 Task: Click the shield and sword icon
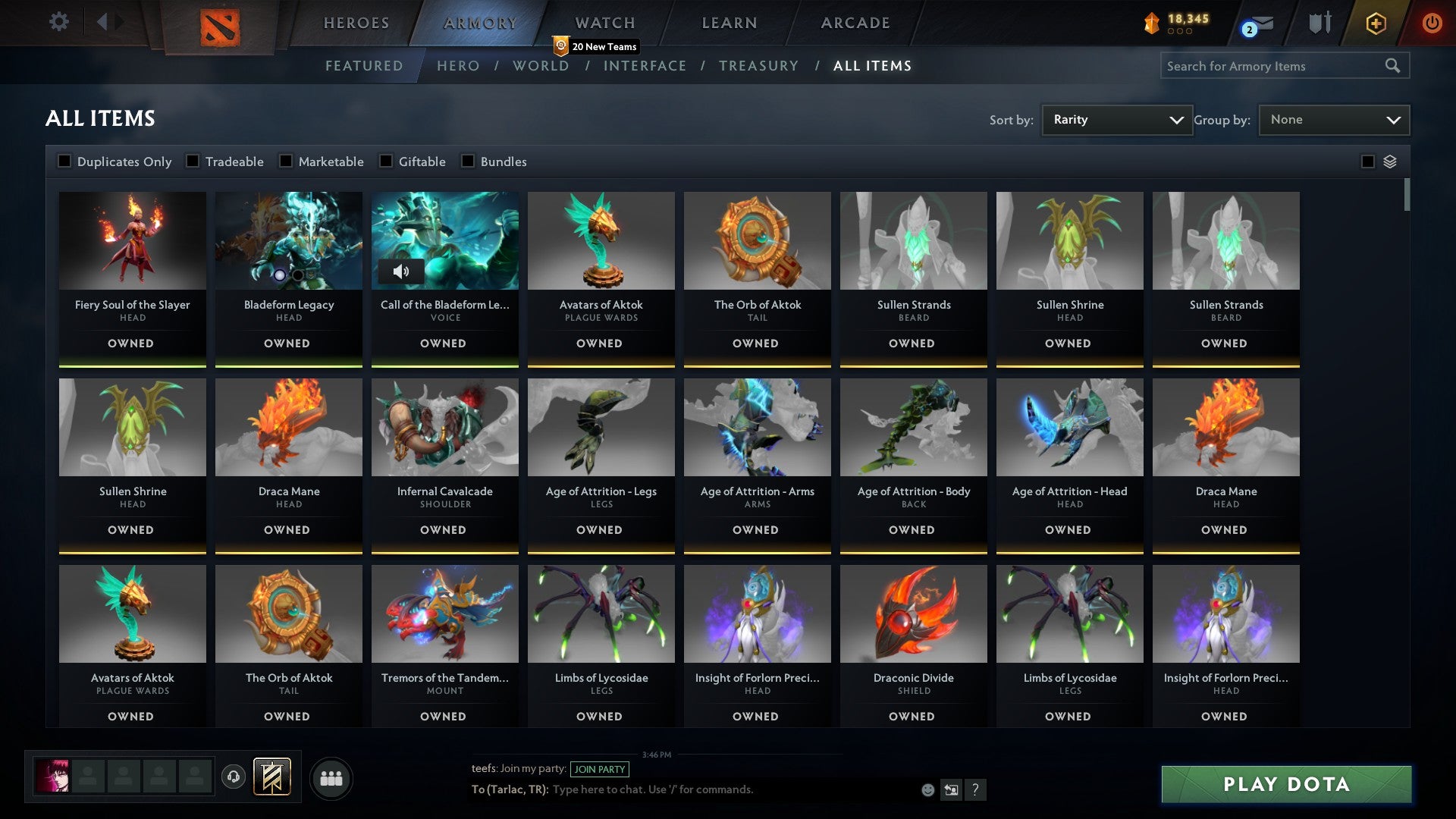[1319, 24]
